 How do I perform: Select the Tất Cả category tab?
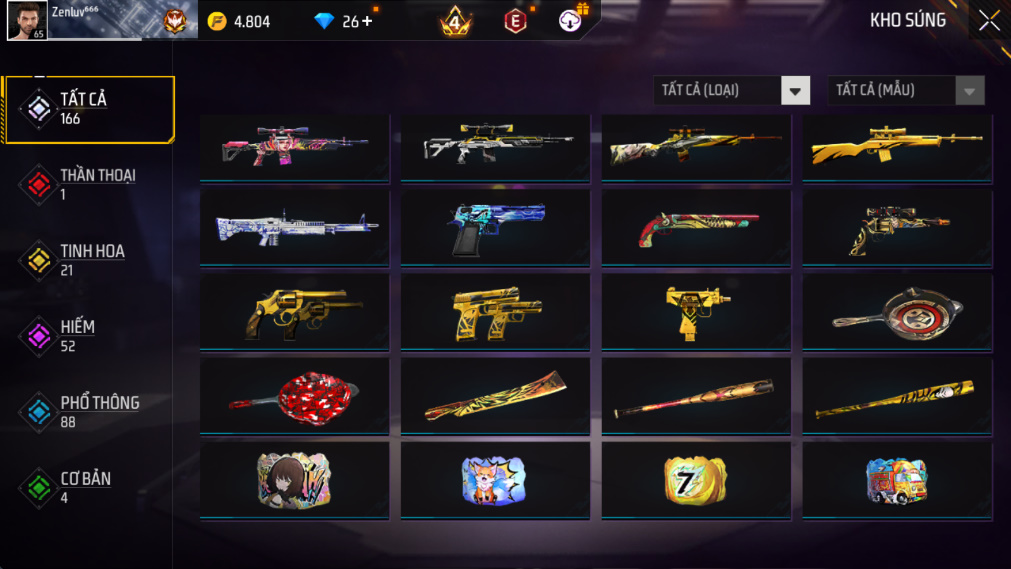89,109
